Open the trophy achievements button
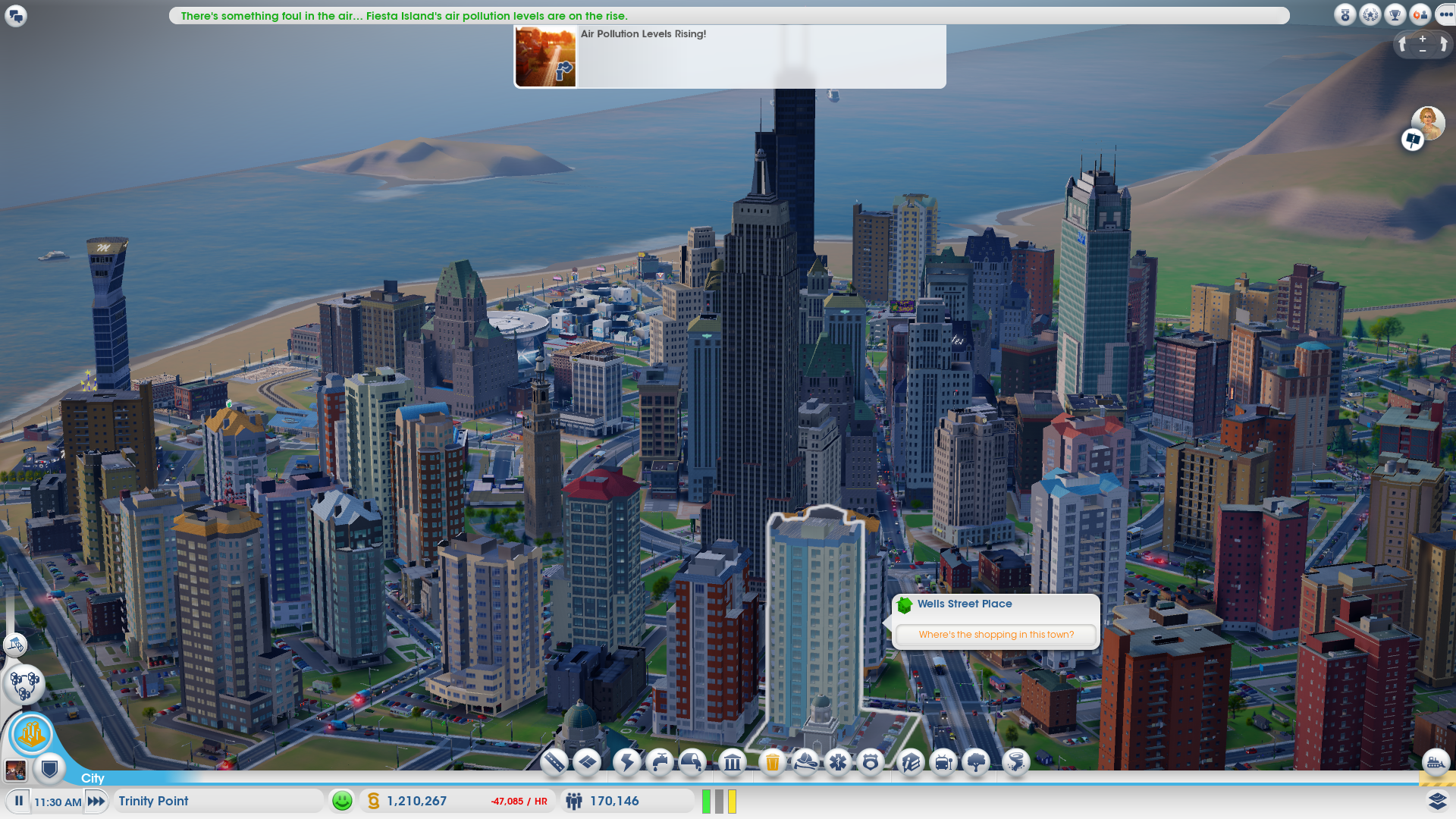This screenshot has width=1456, height=819. [x=1395, y=14]
